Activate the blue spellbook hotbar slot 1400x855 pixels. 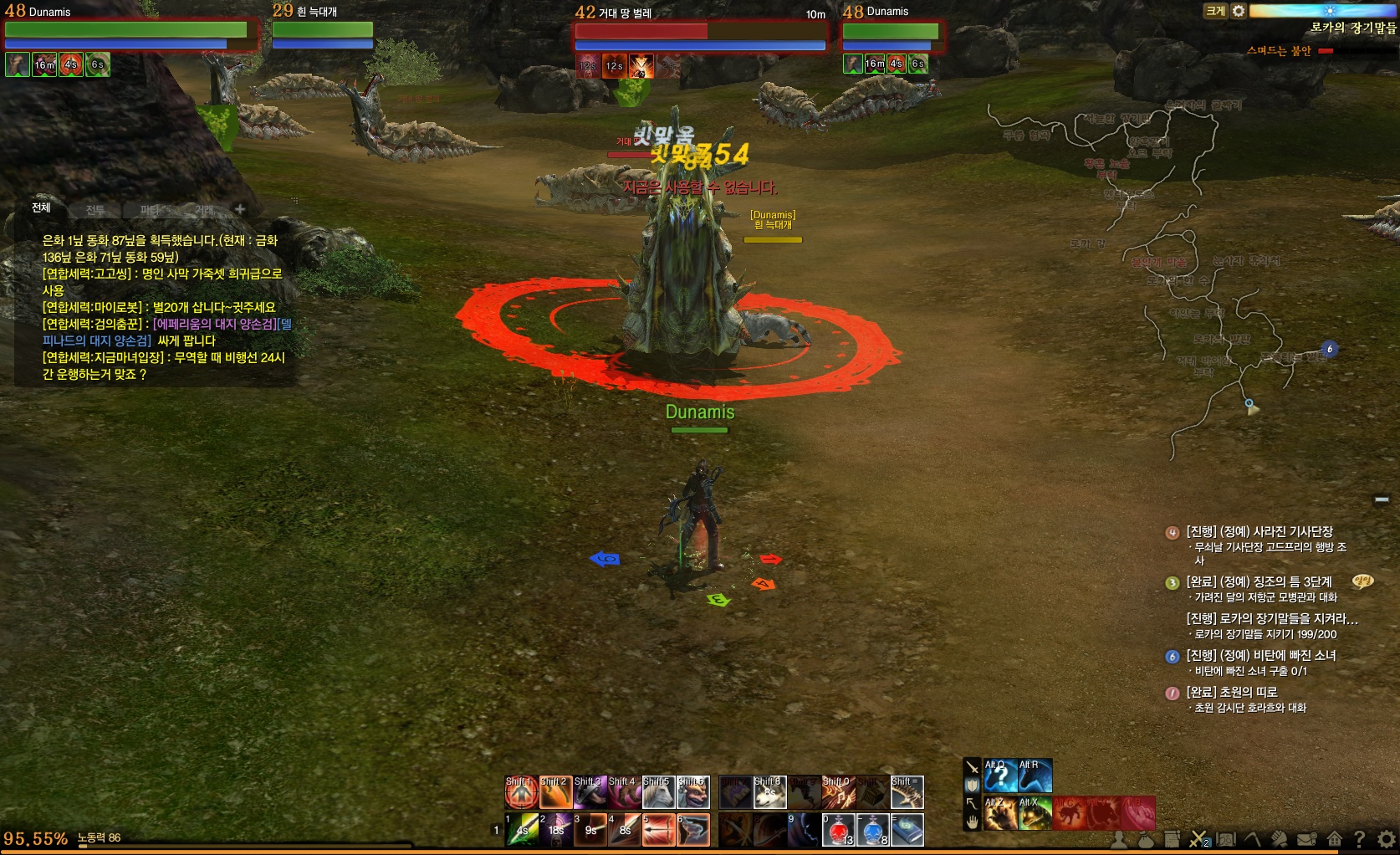point(907,830)
